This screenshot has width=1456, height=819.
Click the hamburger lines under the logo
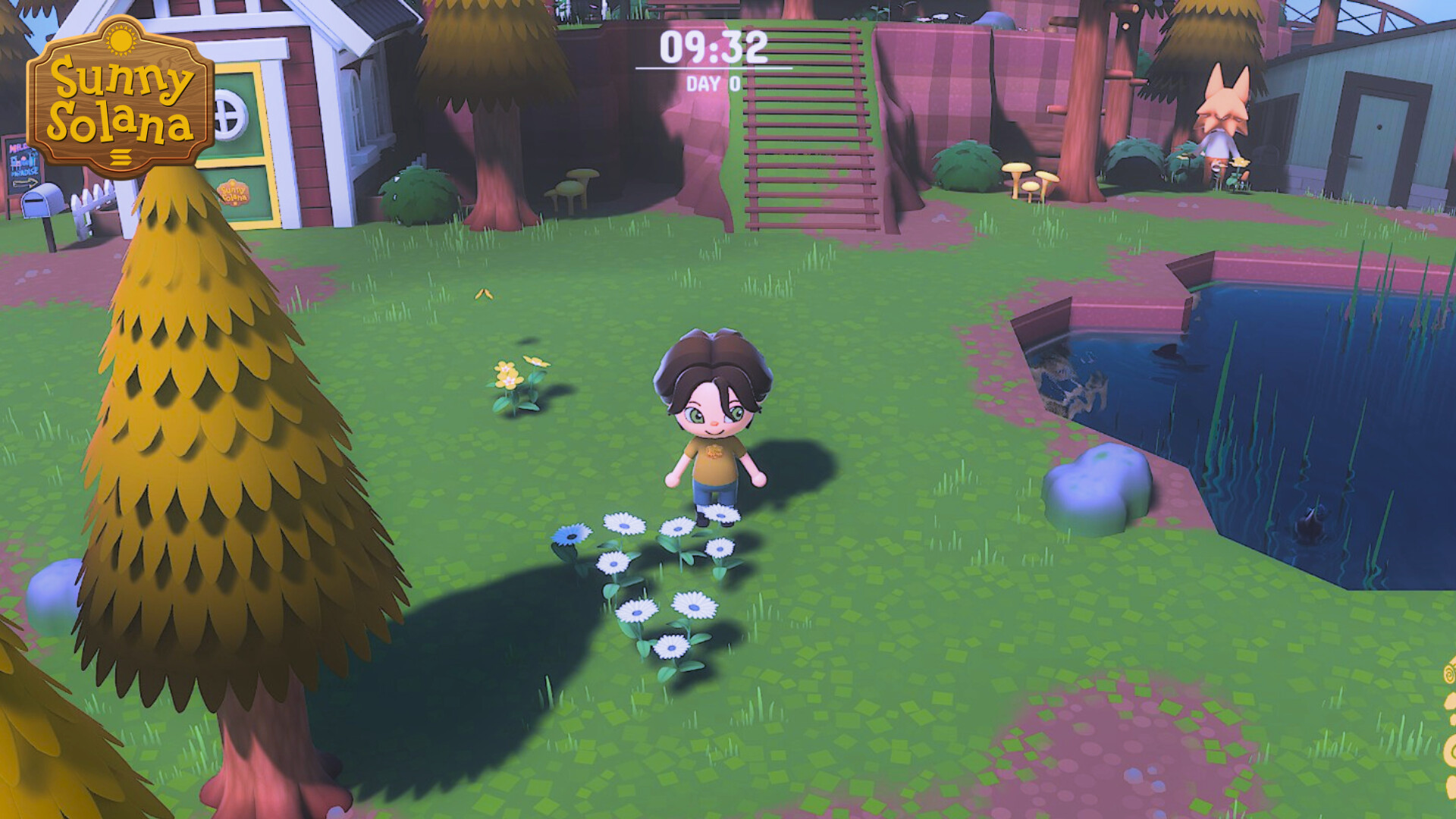coord(120,157)
